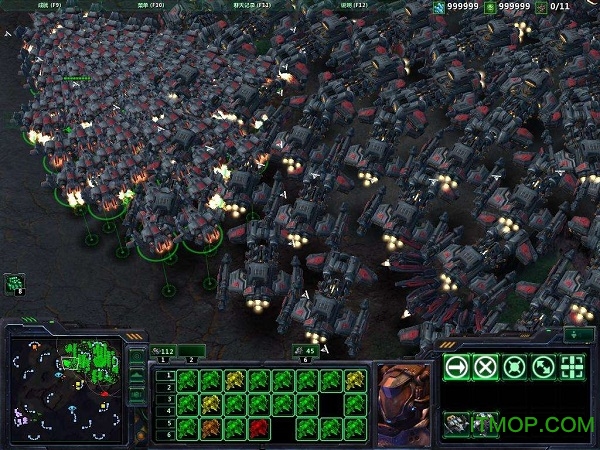This screenshot has height=450, width=600.
Task: Activate the Hold Position command icon
Action: 515,366
